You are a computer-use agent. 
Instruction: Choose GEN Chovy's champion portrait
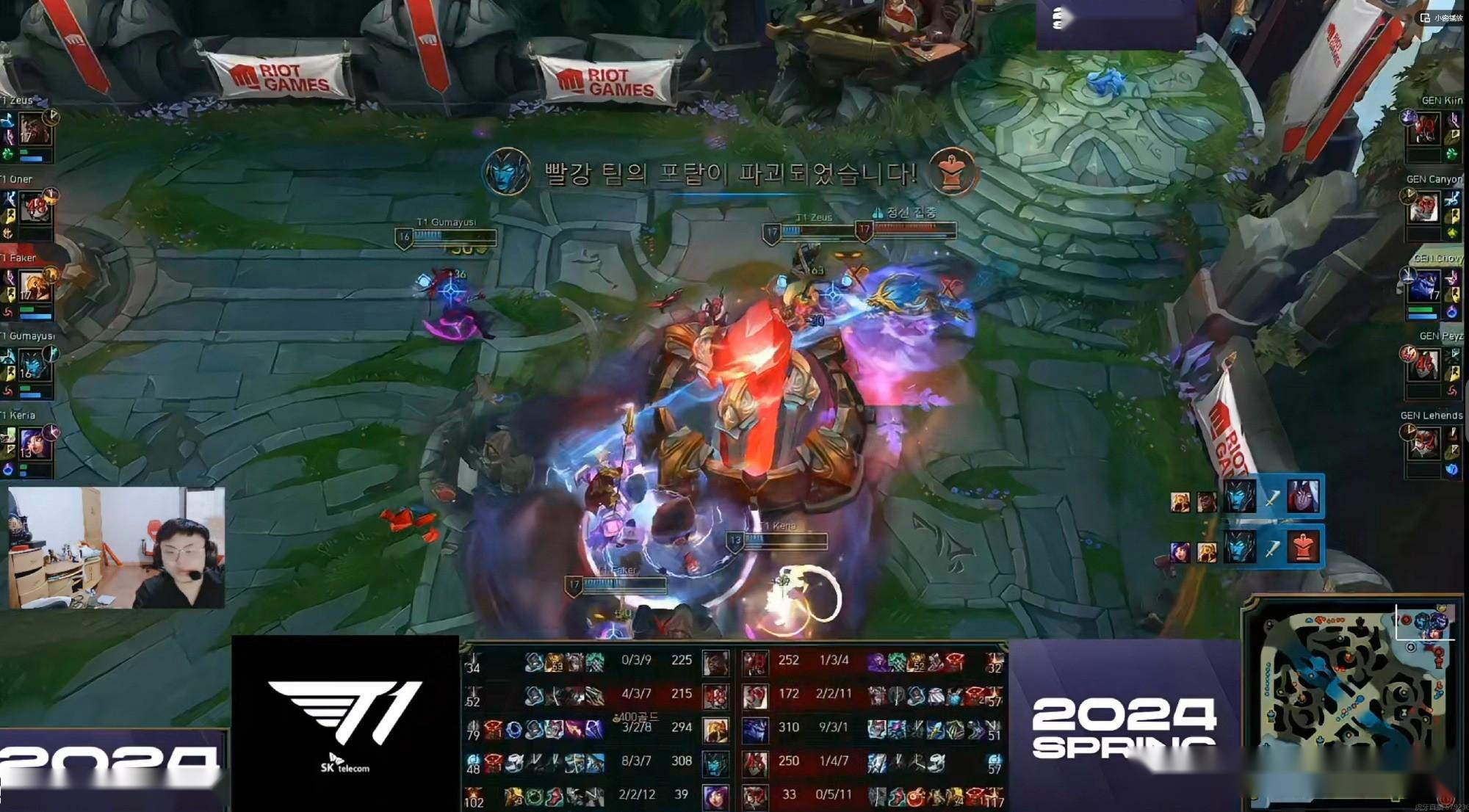(1425, 286)
